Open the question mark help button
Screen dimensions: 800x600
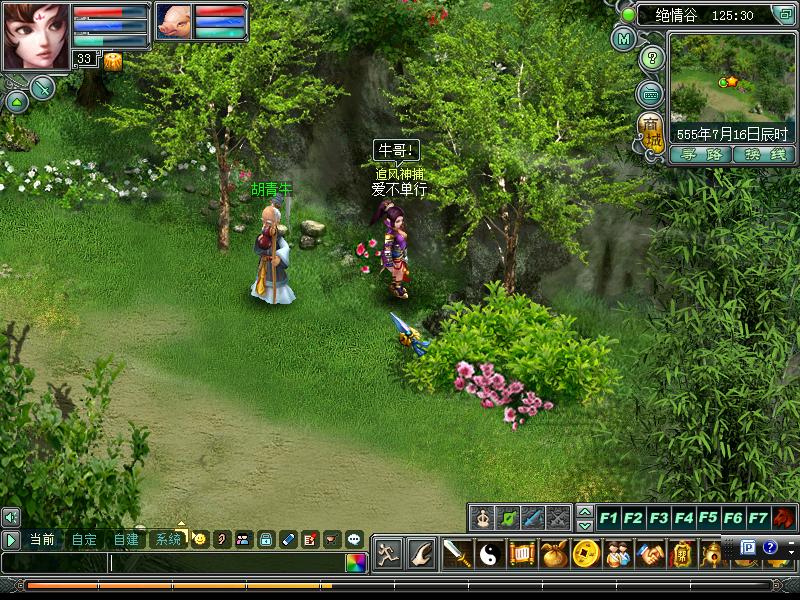[651, 58]
